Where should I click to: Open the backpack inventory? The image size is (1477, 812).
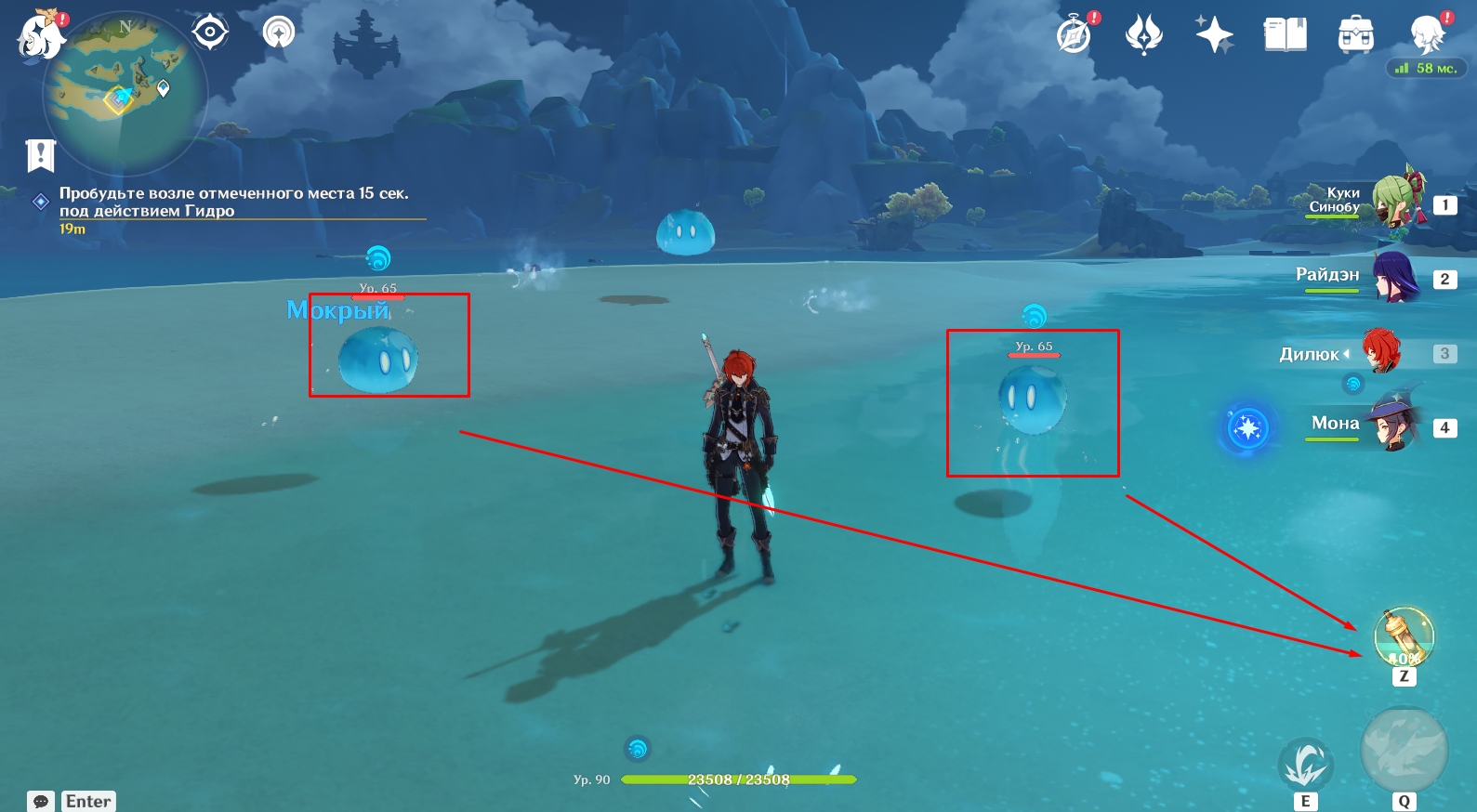(x=1355, y=35)
